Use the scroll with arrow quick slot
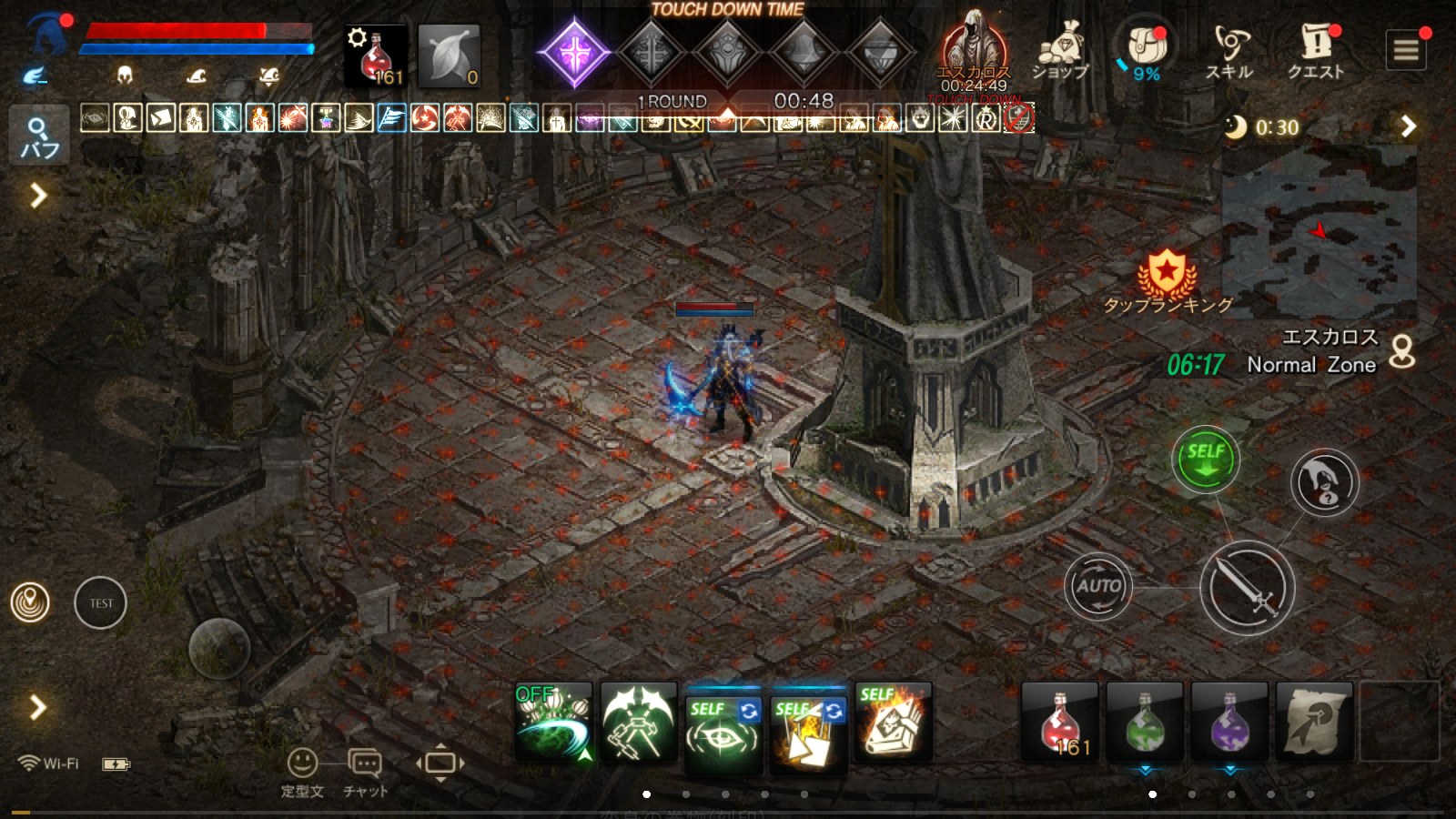 [x=1315, y=723]
